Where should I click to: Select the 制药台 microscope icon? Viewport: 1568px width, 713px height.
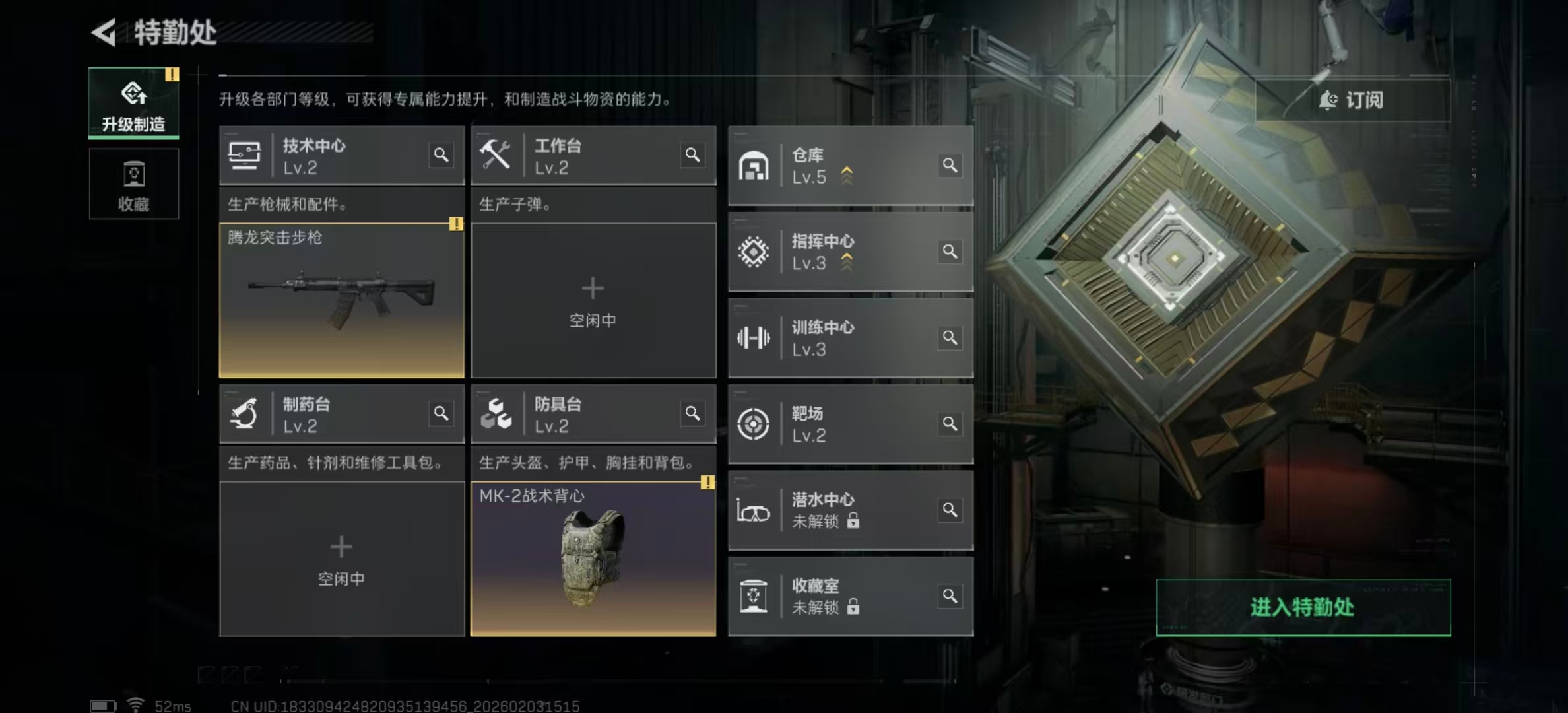coord(245,413)
